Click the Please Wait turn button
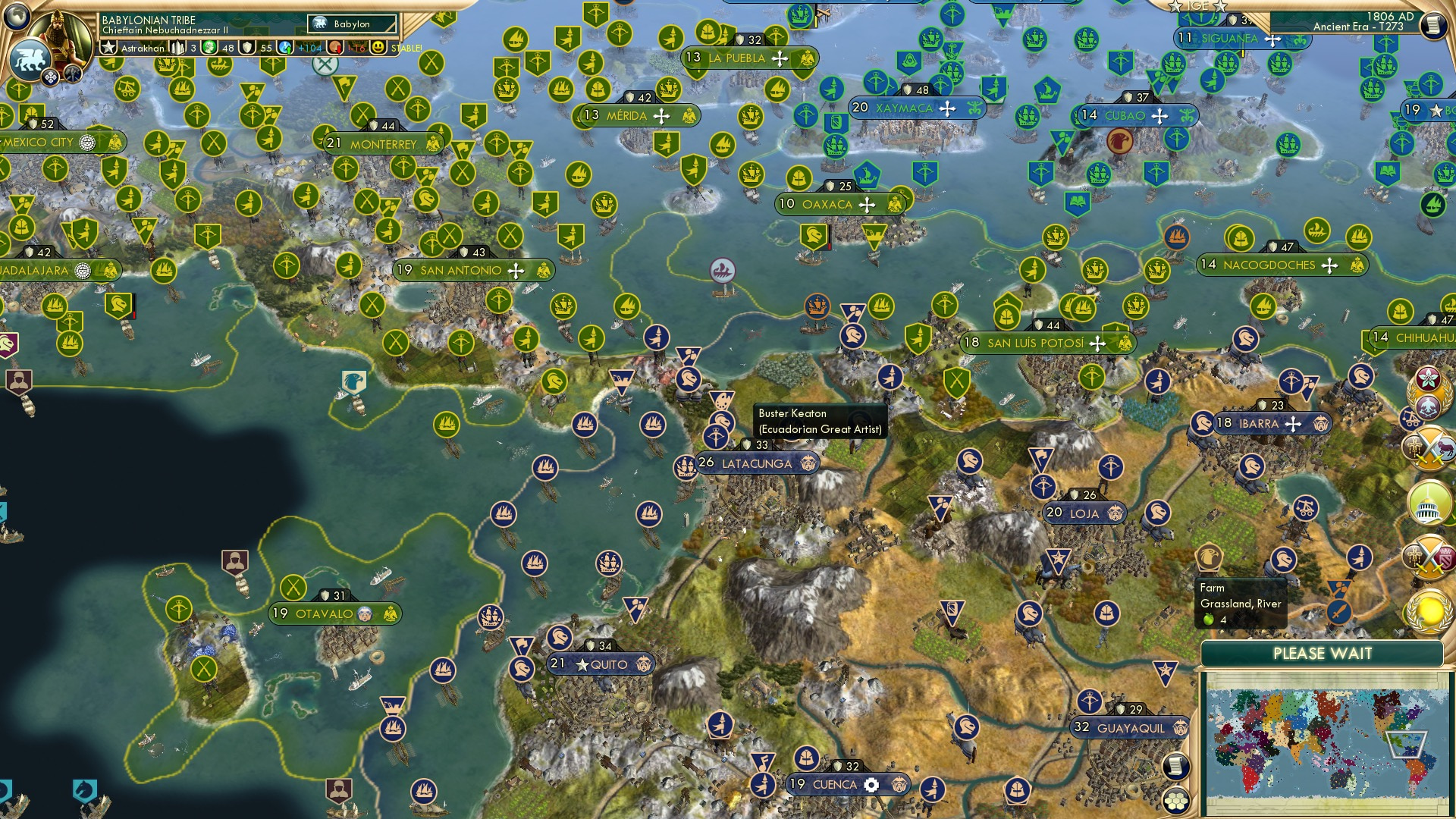Image resolution: width=1456 pixels, height=819 pixels. [1322, 654]
